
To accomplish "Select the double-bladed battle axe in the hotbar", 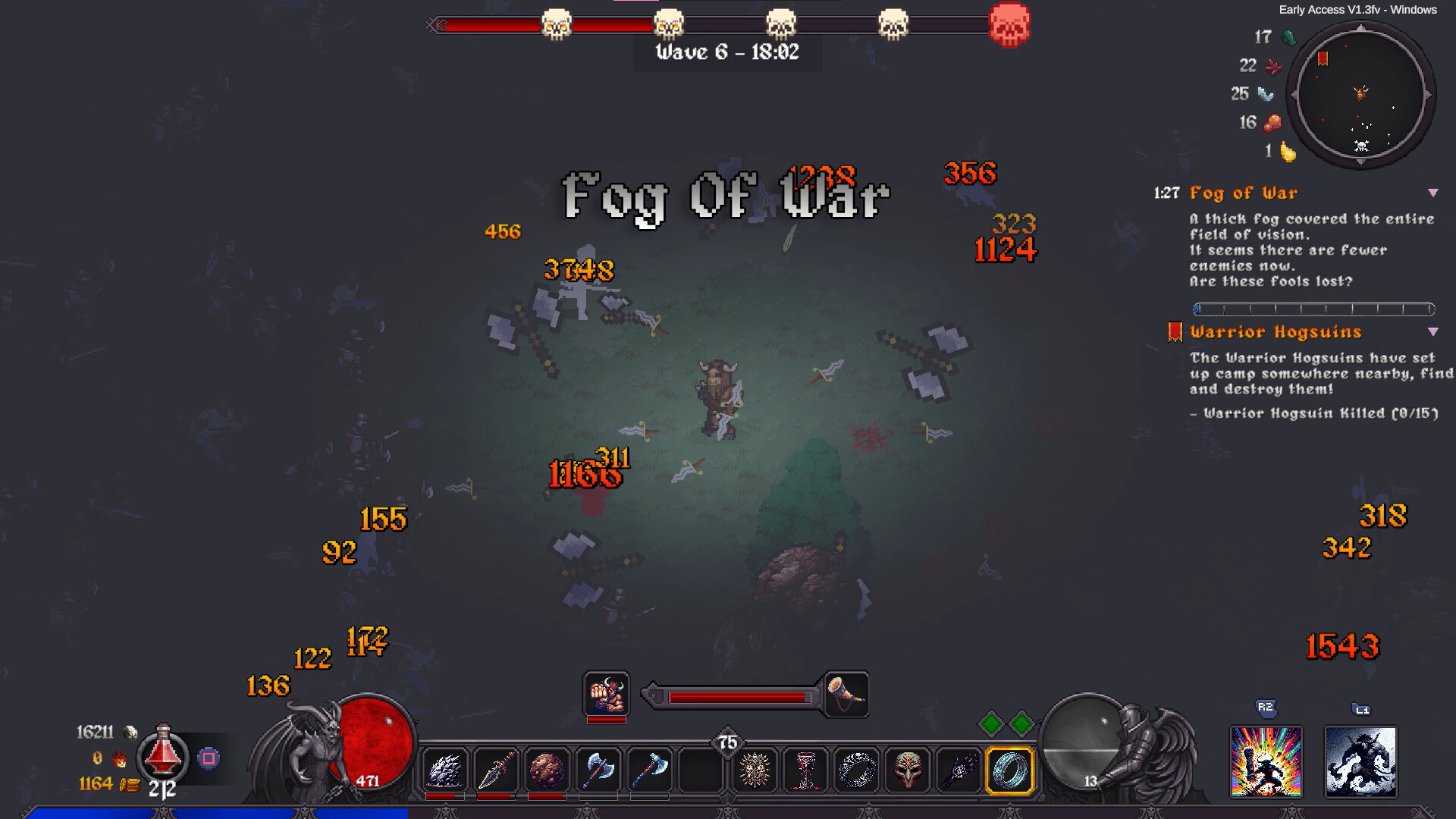I will (x=597, y=770).
